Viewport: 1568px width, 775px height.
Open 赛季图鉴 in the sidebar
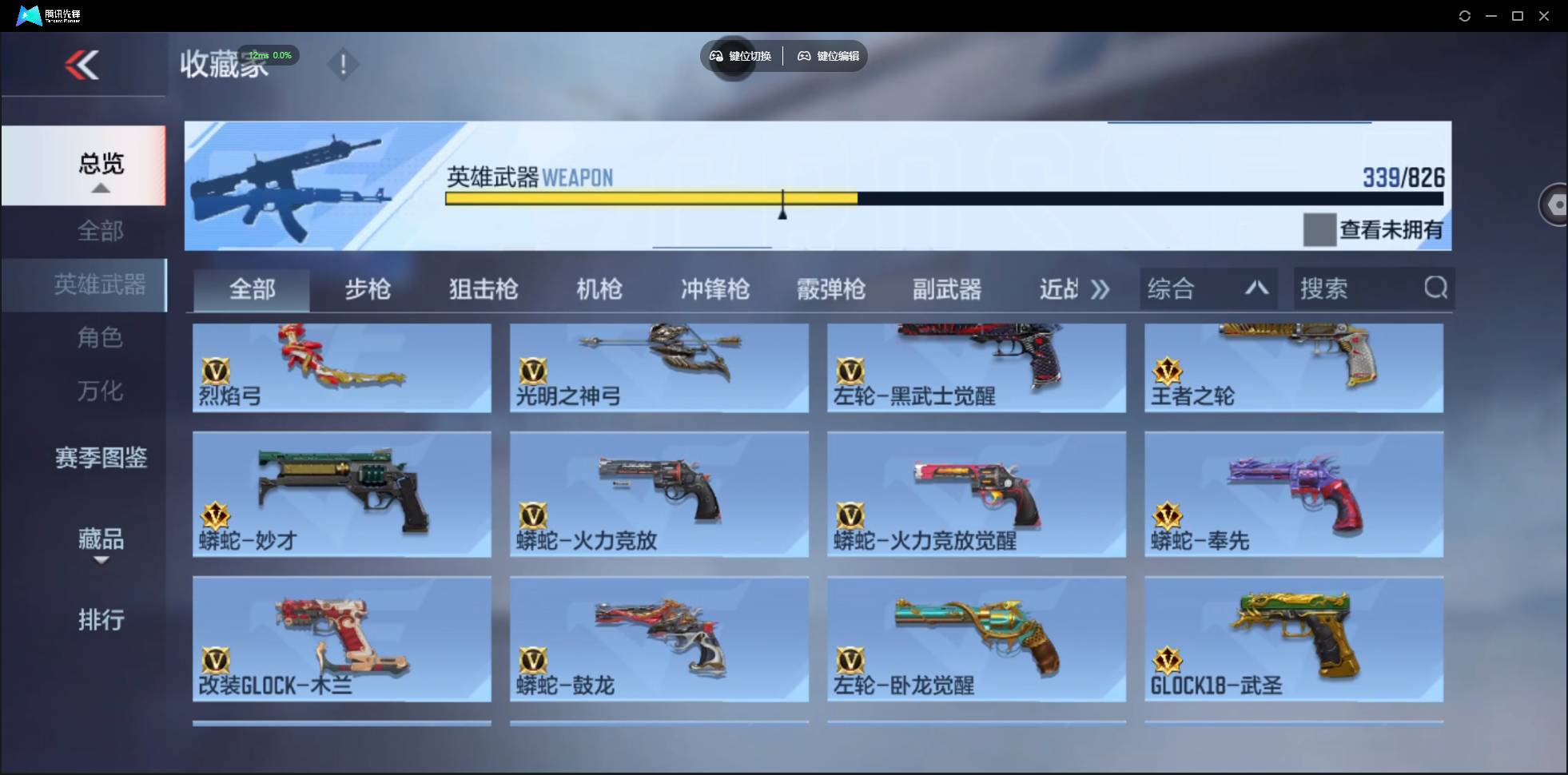point(100,457)
